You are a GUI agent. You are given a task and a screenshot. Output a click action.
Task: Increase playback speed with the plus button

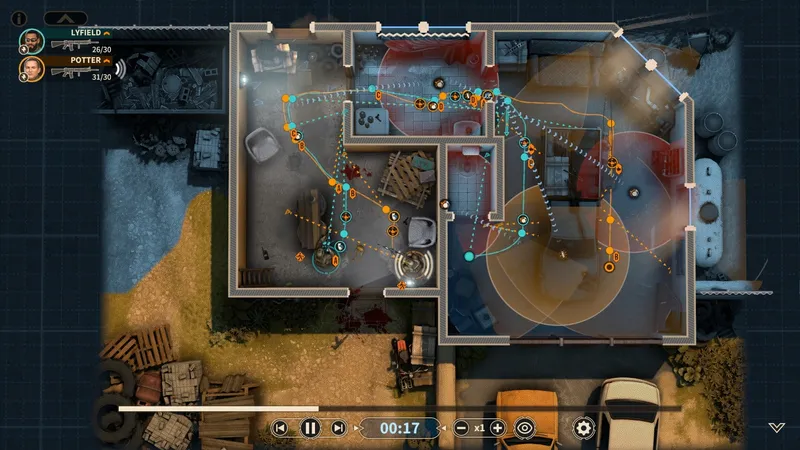[x=497, y=428]
